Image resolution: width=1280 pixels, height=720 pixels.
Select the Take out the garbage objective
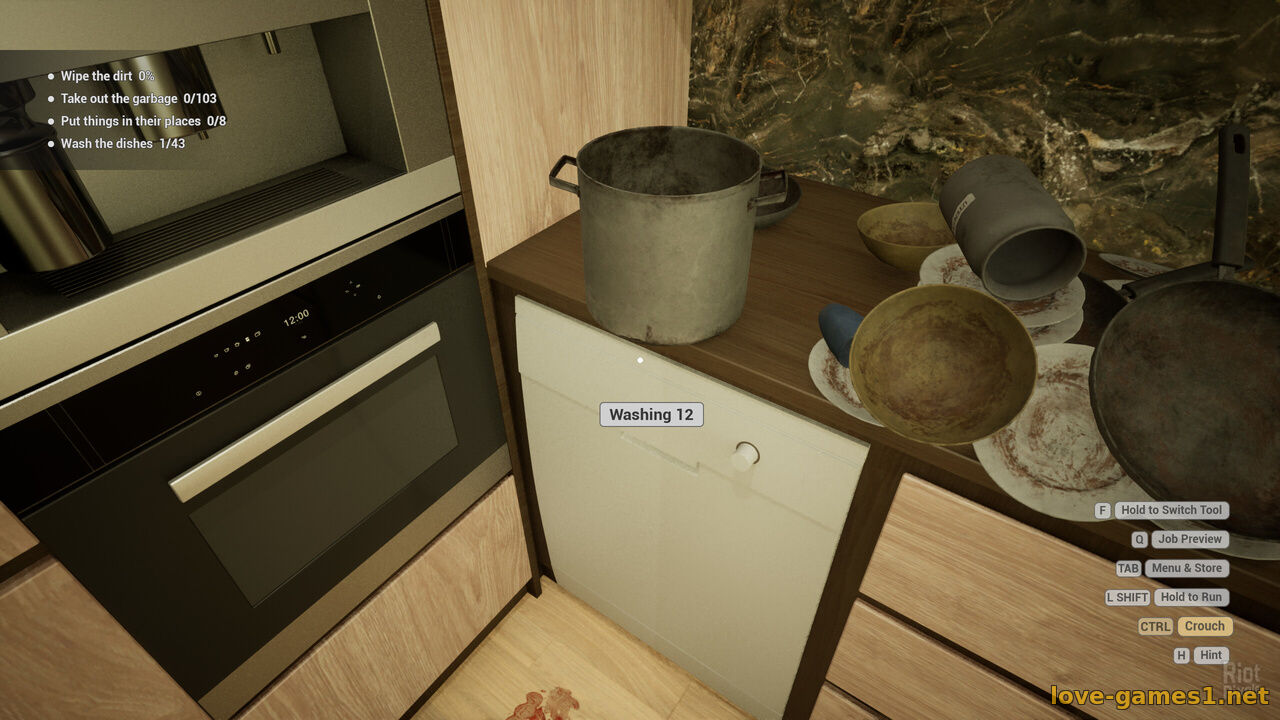tap(138, 99)
